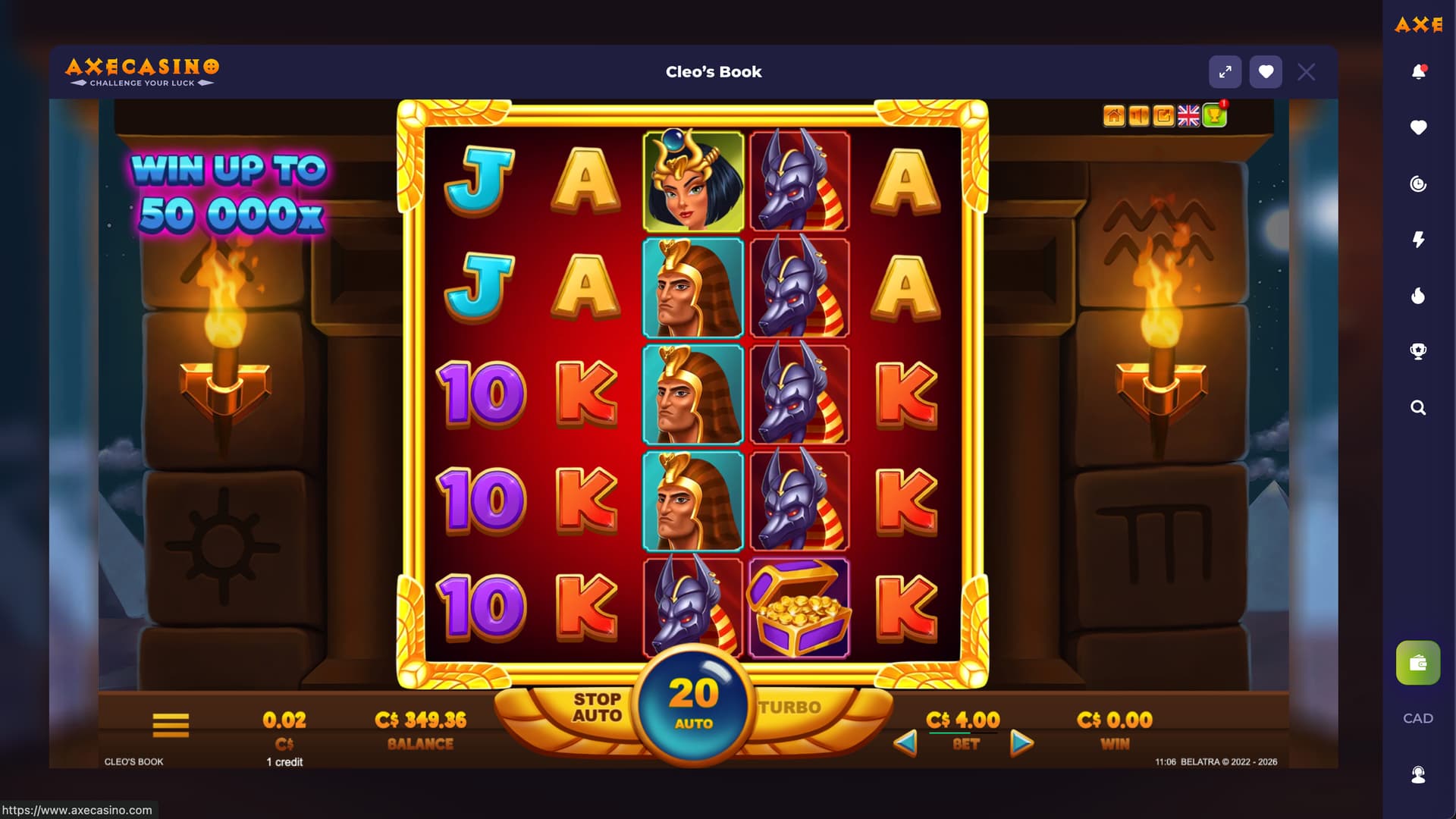Toggle the sound speaker icon

(x=1138, y=115)
